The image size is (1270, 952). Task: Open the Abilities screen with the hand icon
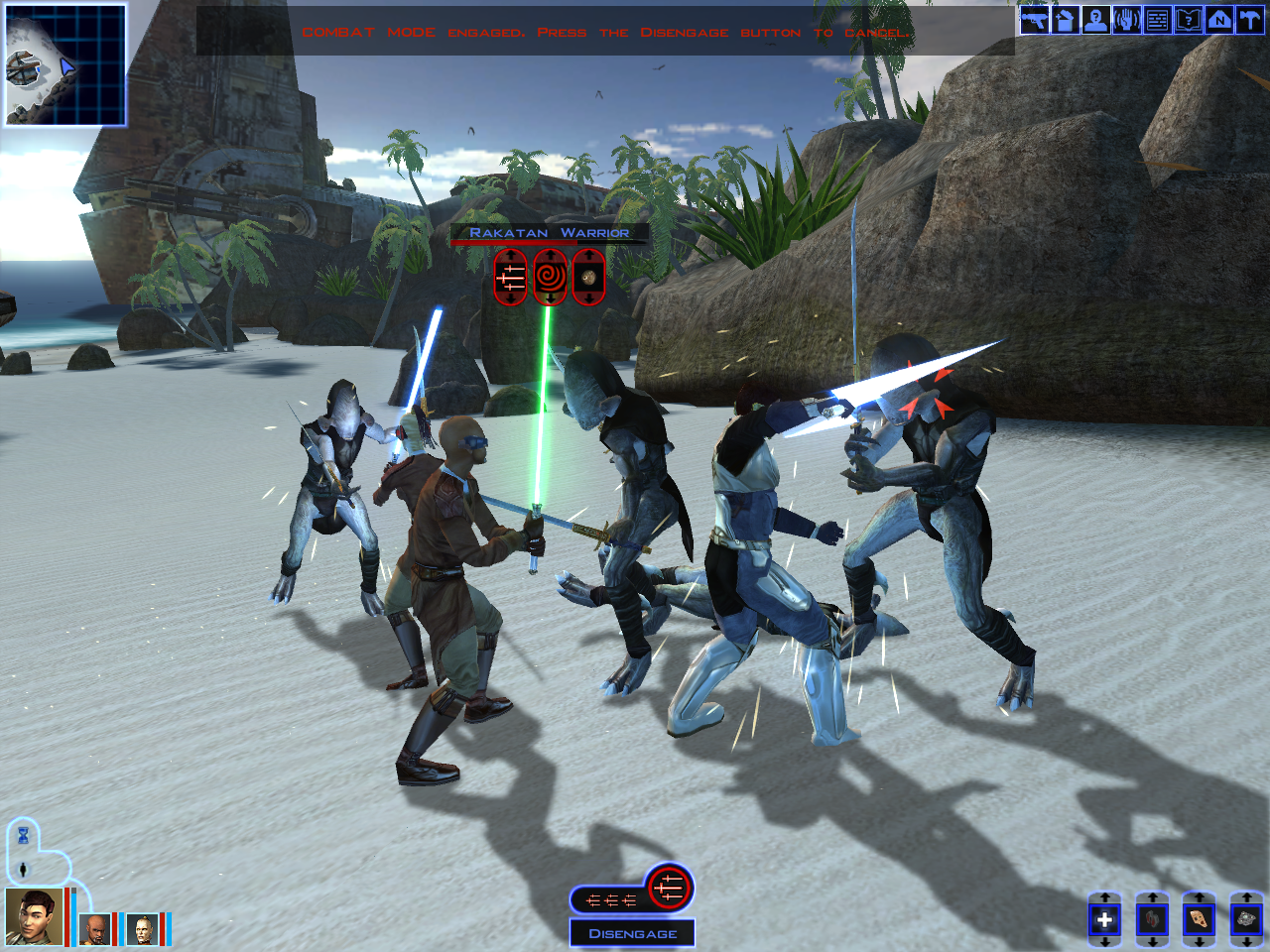tap(1126, 20)
